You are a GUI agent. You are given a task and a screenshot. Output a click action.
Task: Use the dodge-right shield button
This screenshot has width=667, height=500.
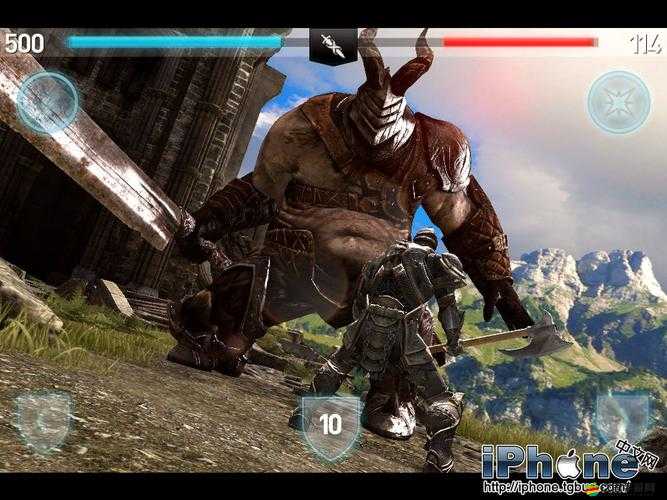(x=622, y=418)
